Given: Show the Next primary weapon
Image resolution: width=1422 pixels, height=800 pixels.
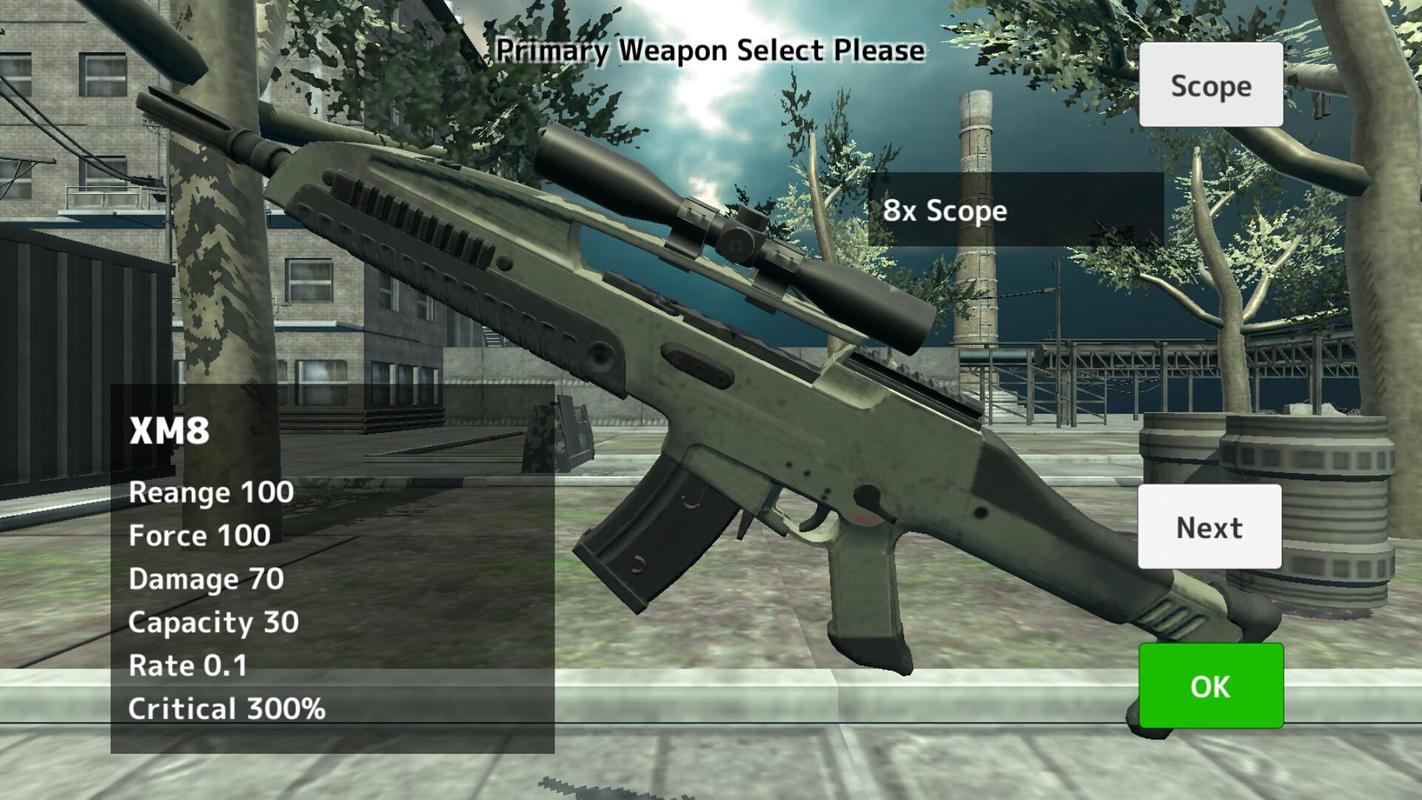Looking at the screenshot, I should 1209,527.
